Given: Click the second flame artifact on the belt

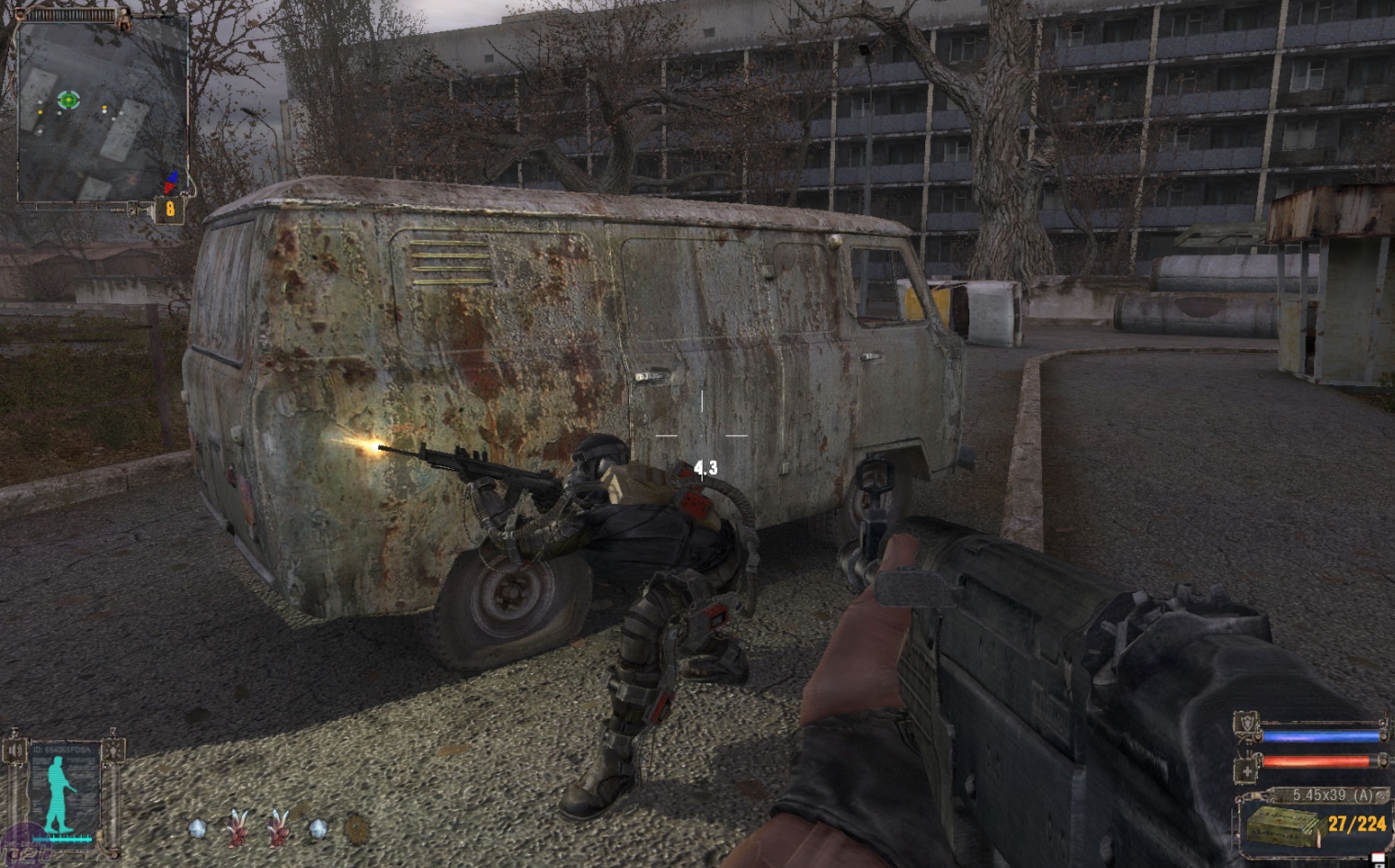Looking at the screenshot, I should [278, 829].
